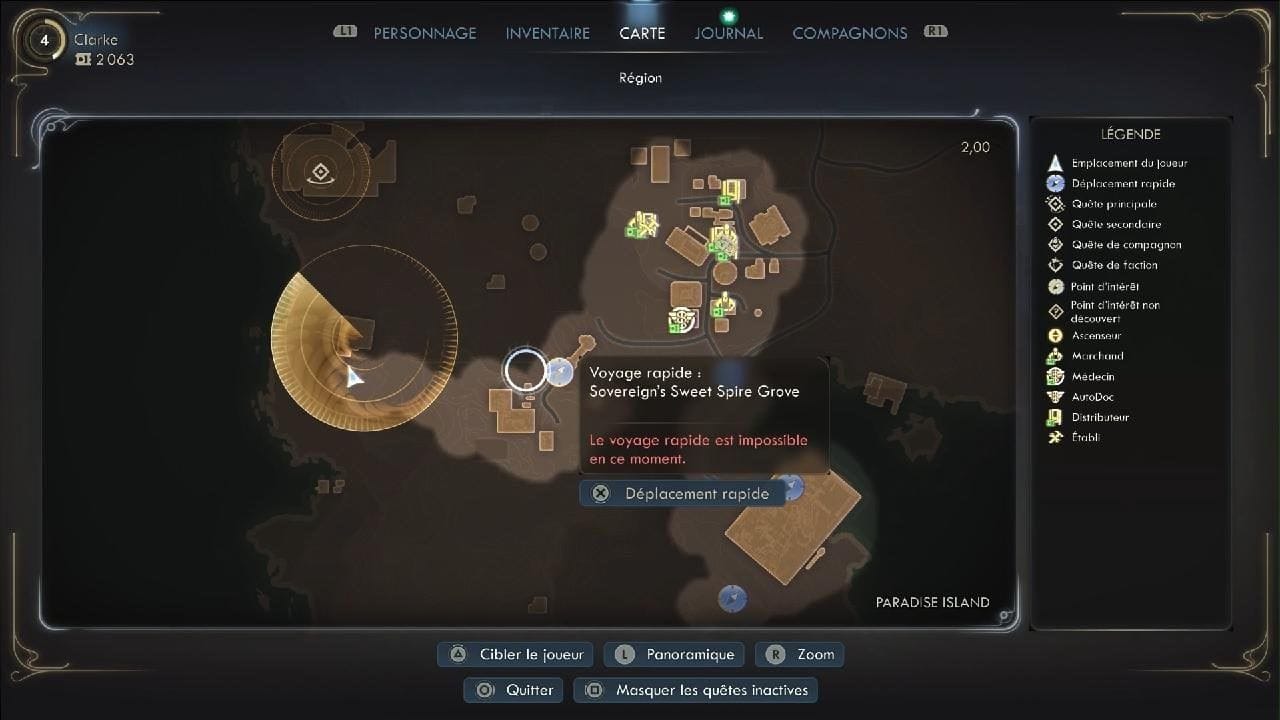Viewport: 1280px width, 720px height.
Task: Activate the Zoom map control
Action: [x=800, y=654]
